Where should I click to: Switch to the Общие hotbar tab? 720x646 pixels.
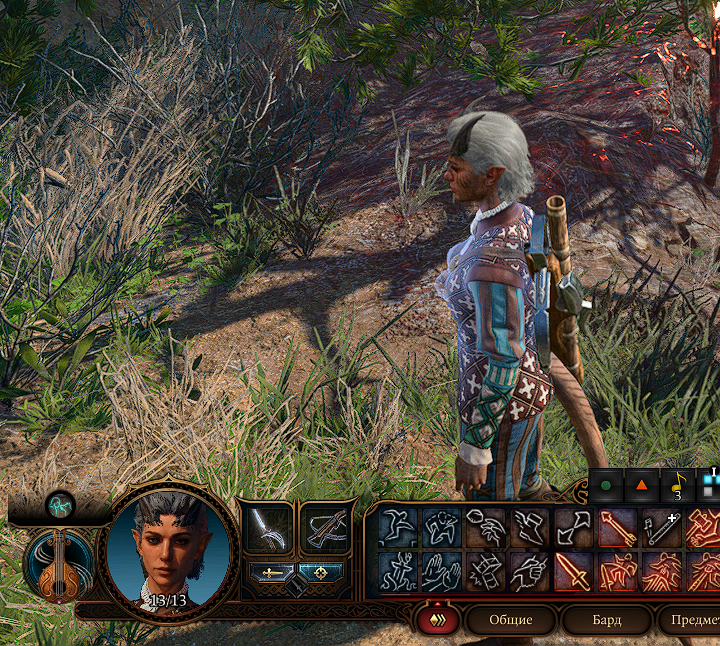[x=510, y=620]
